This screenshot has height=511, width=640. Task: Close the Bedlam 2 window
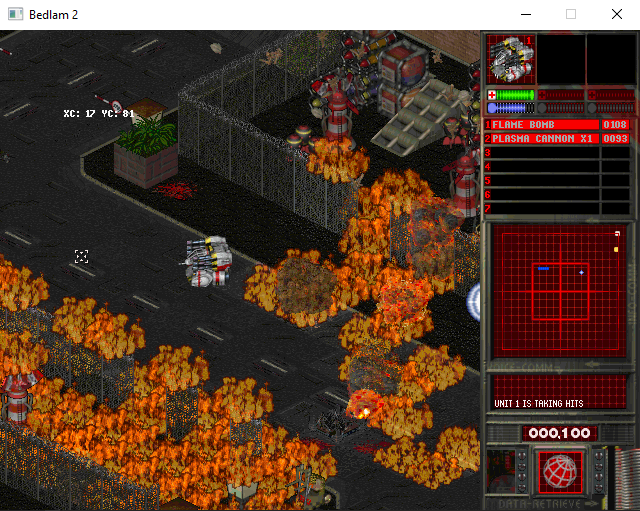click(617, 15)
